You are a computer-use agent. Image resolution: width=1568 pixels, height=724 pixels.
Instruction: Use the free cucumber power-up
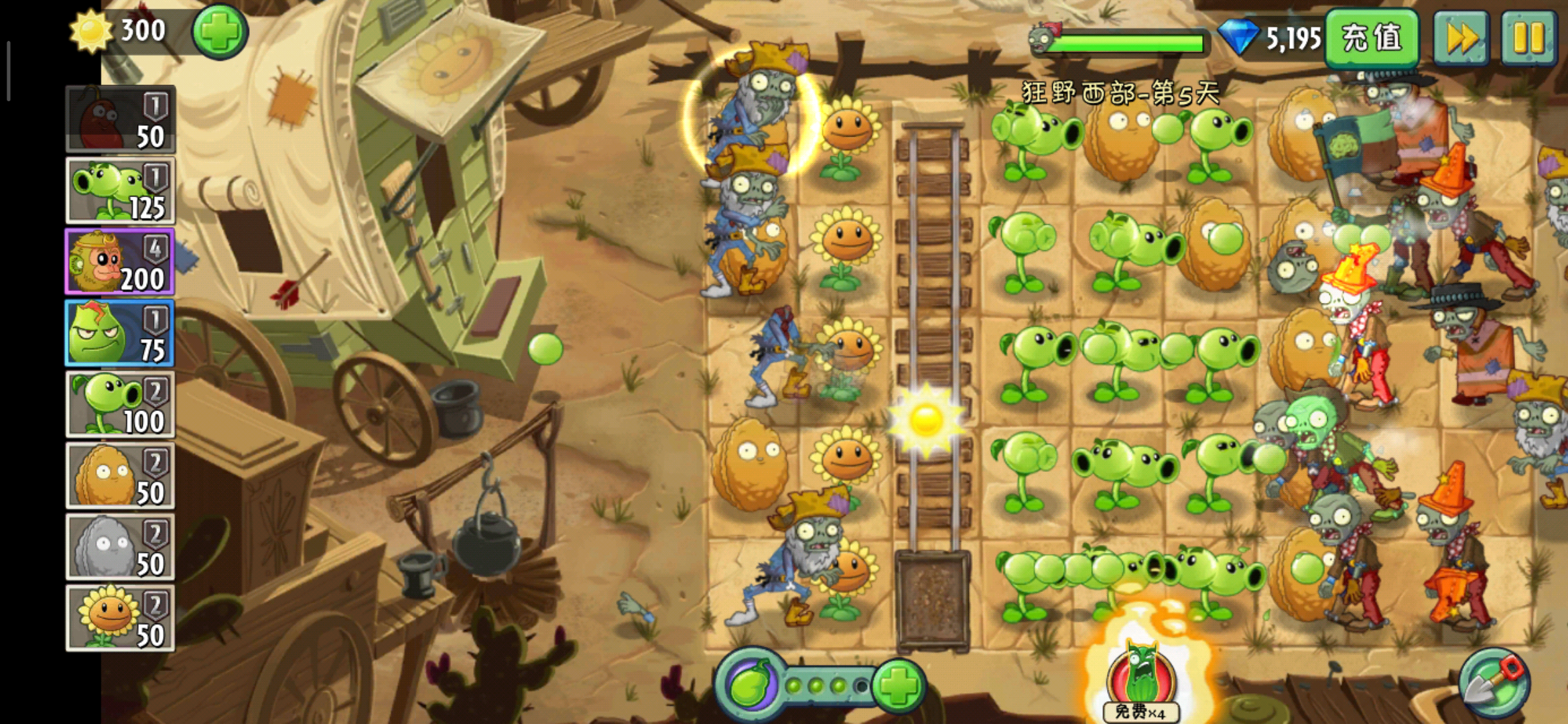point(1141,678)
